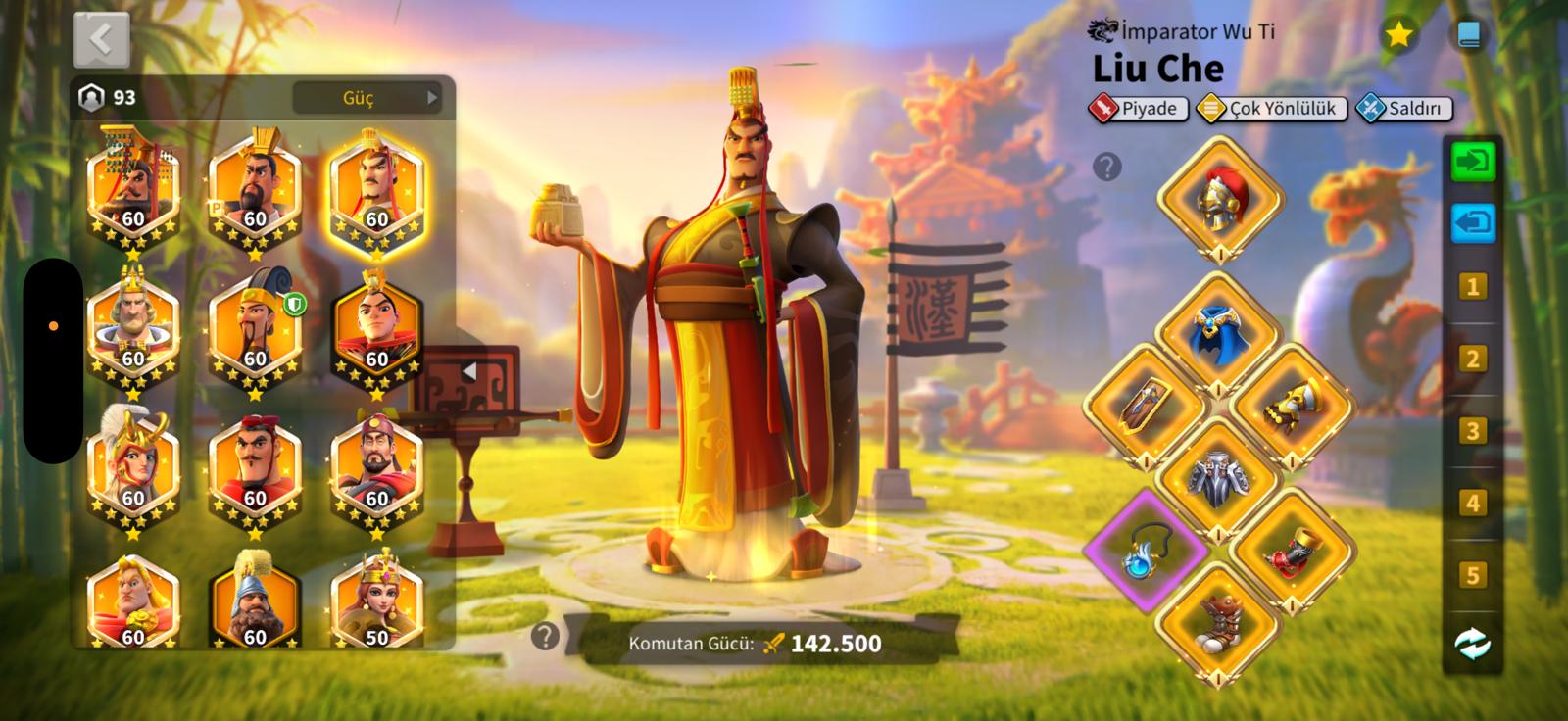The image size is (1568, 721).
Task: Switch to equipment preset 1
Action: [x=1471, y=288]
